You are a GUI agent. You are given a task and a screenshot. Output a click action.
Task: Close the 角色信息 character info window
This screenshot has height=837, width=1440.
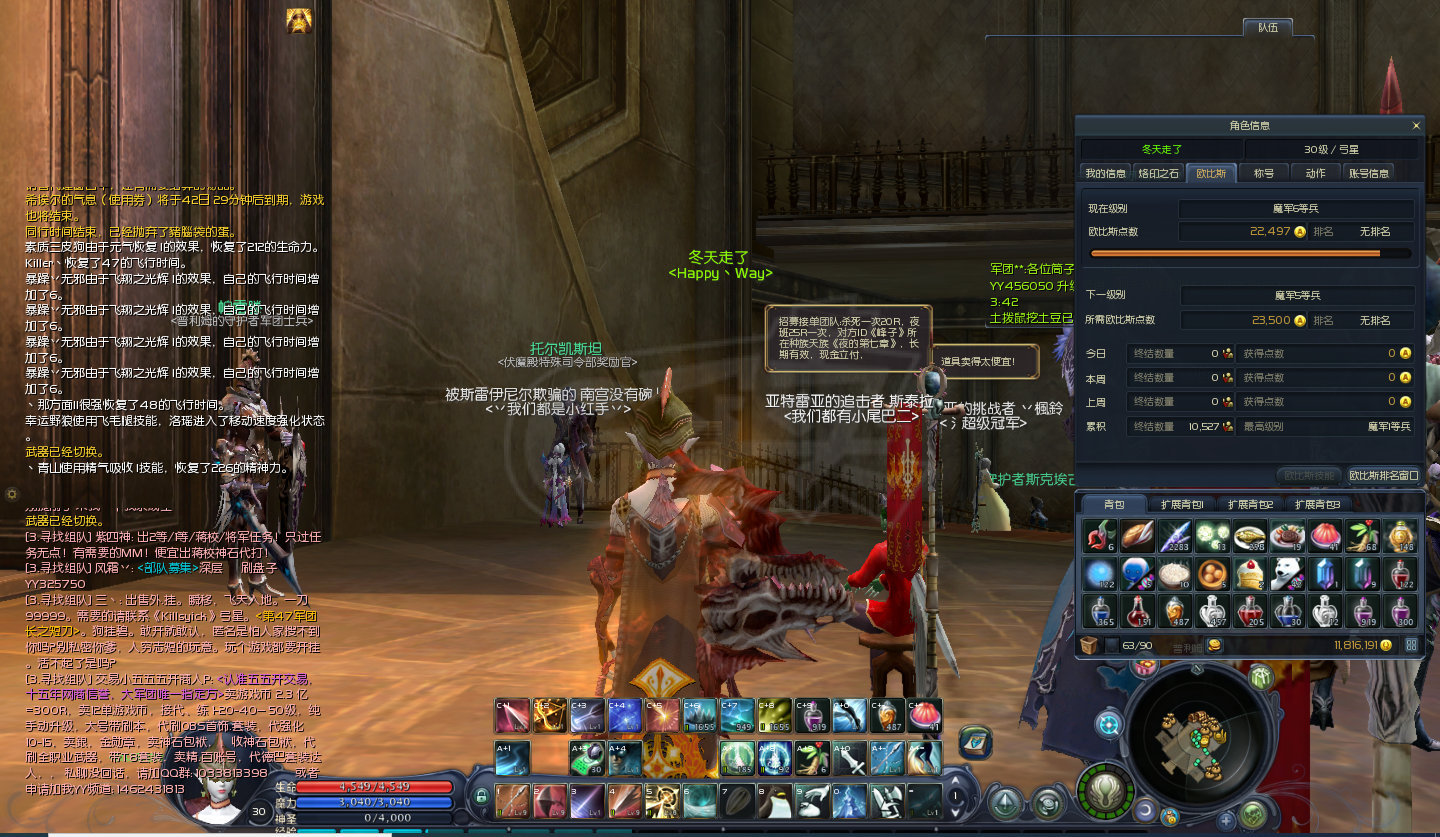click(x=1416, y=126)
